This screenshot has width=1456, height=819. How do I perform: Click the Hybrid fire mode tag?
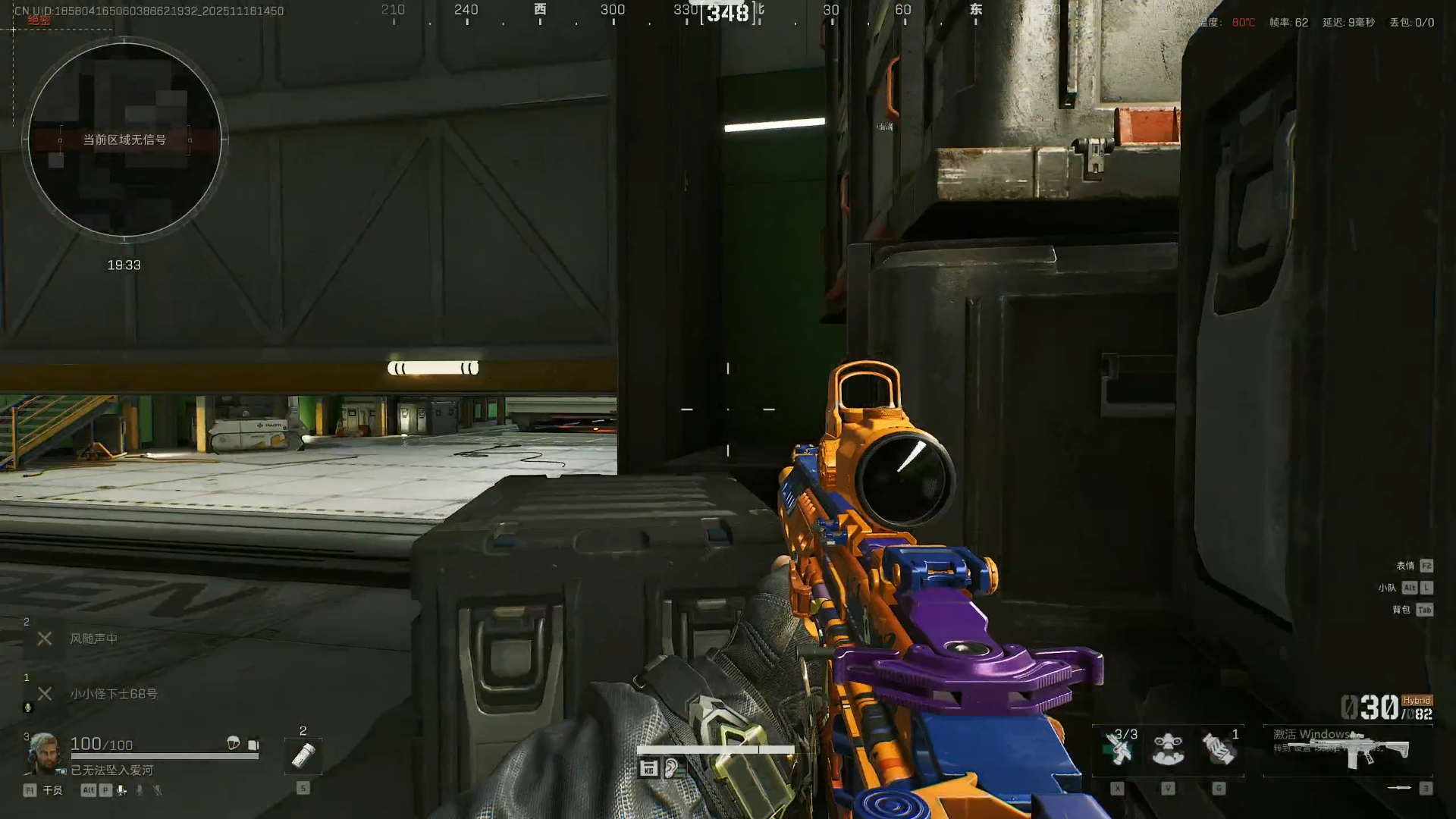pyautogui.click(x=1416, y=701)
